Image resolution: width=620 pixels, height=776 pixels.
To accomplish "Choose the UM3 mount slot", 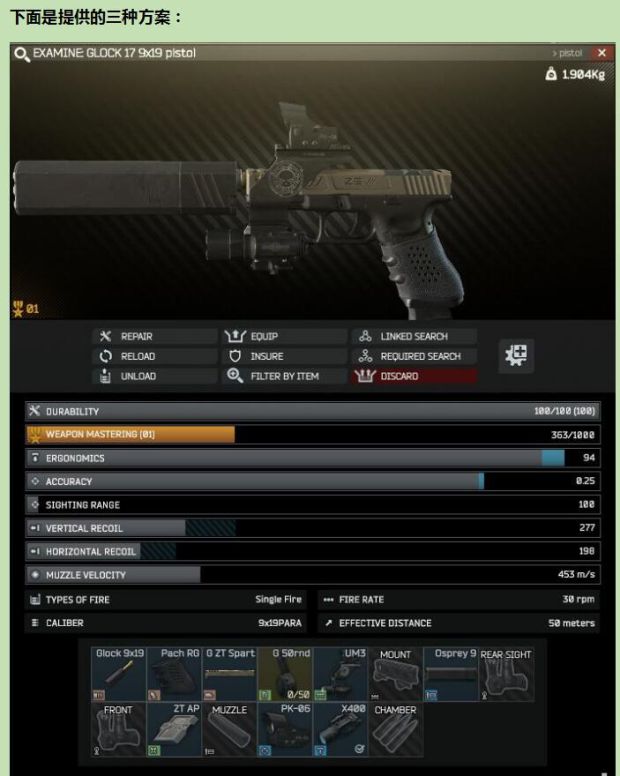I will [x=340, y=674].
